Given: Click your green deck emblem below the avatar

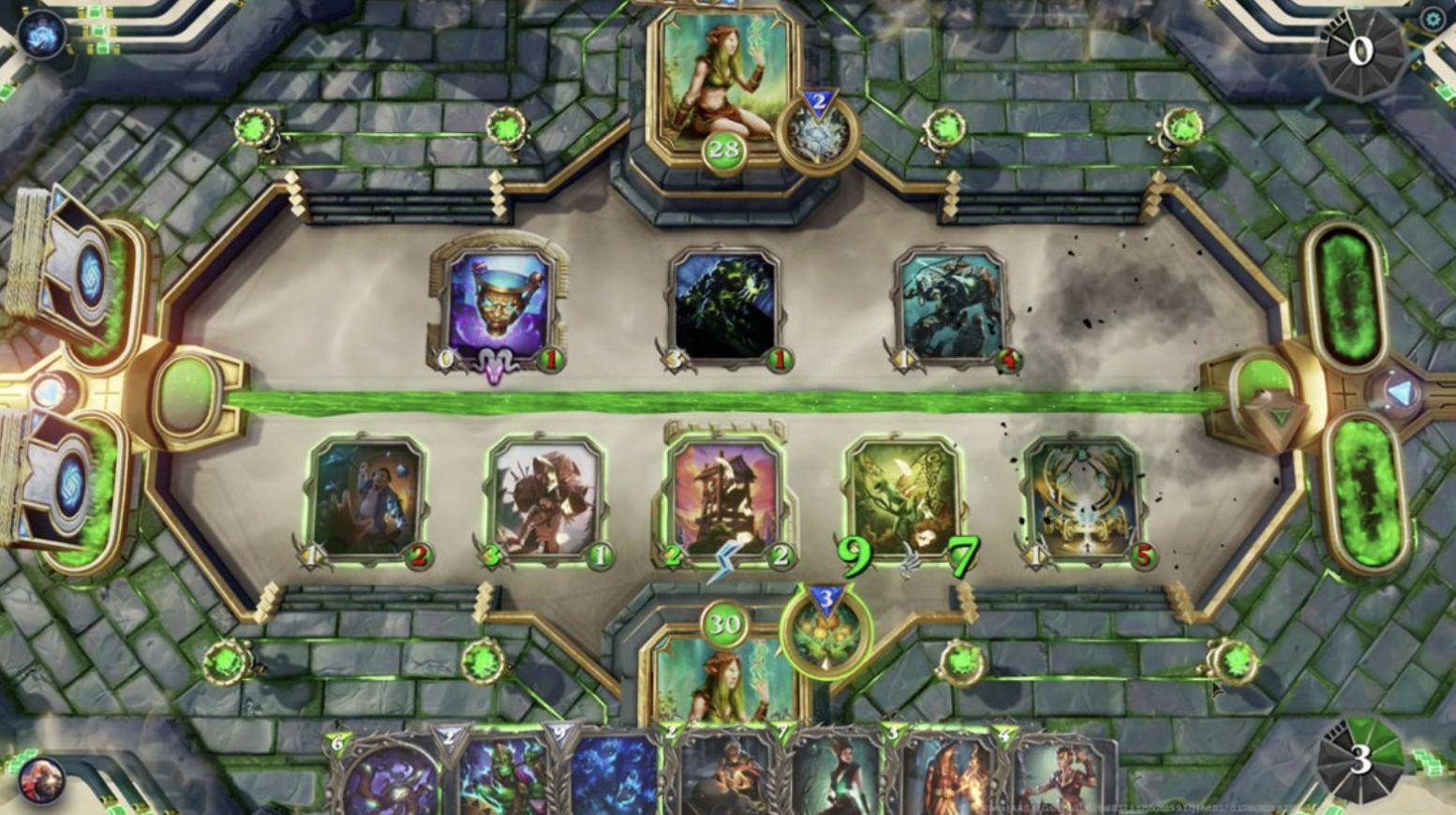Looking at the screenshot, I should coord(825,634).
